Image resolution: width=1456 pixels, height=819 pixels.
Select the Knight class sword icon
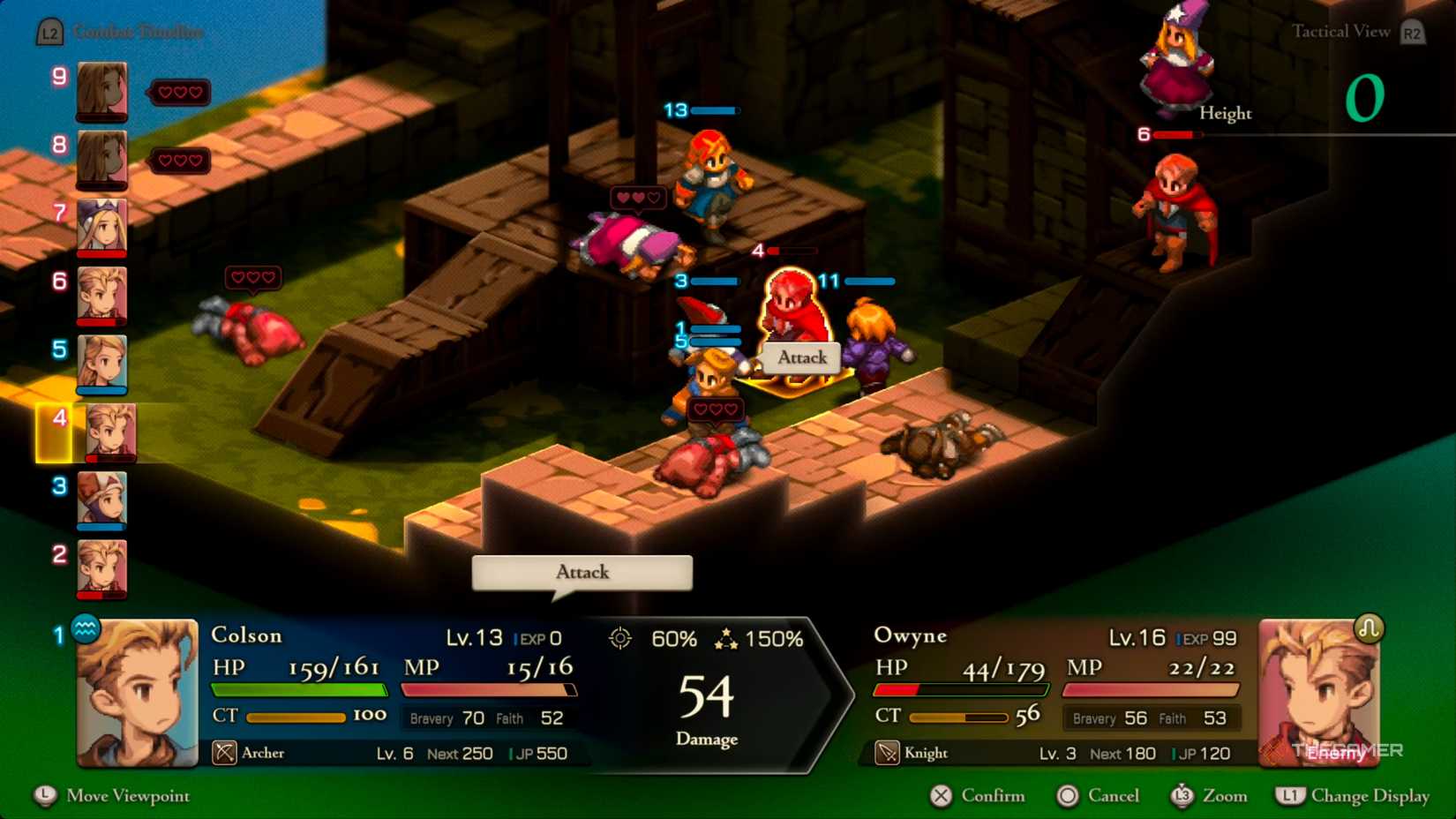pos(887,753)
